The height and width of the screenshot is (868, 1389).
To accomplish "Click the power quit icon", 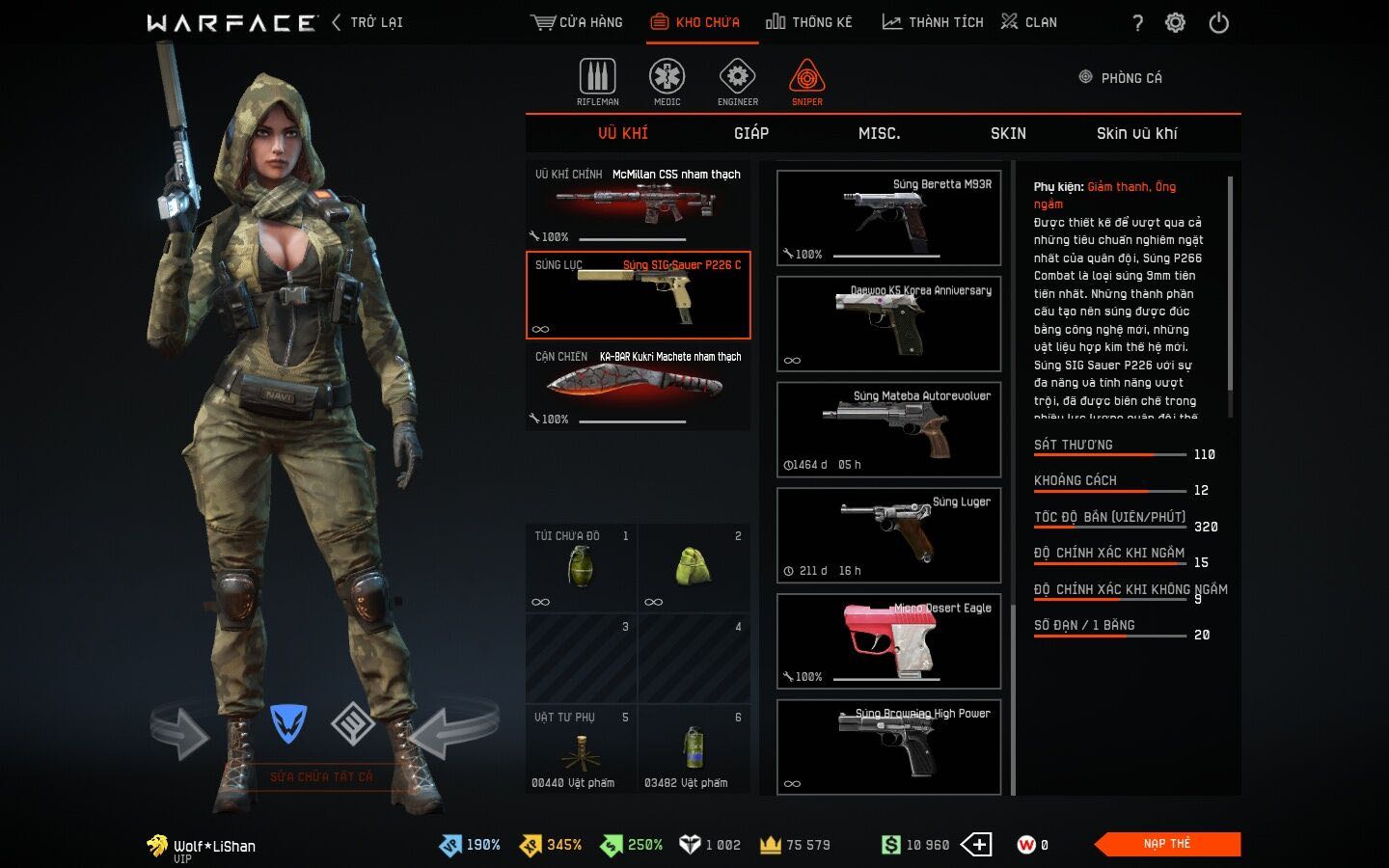I will coord(1219,23).
